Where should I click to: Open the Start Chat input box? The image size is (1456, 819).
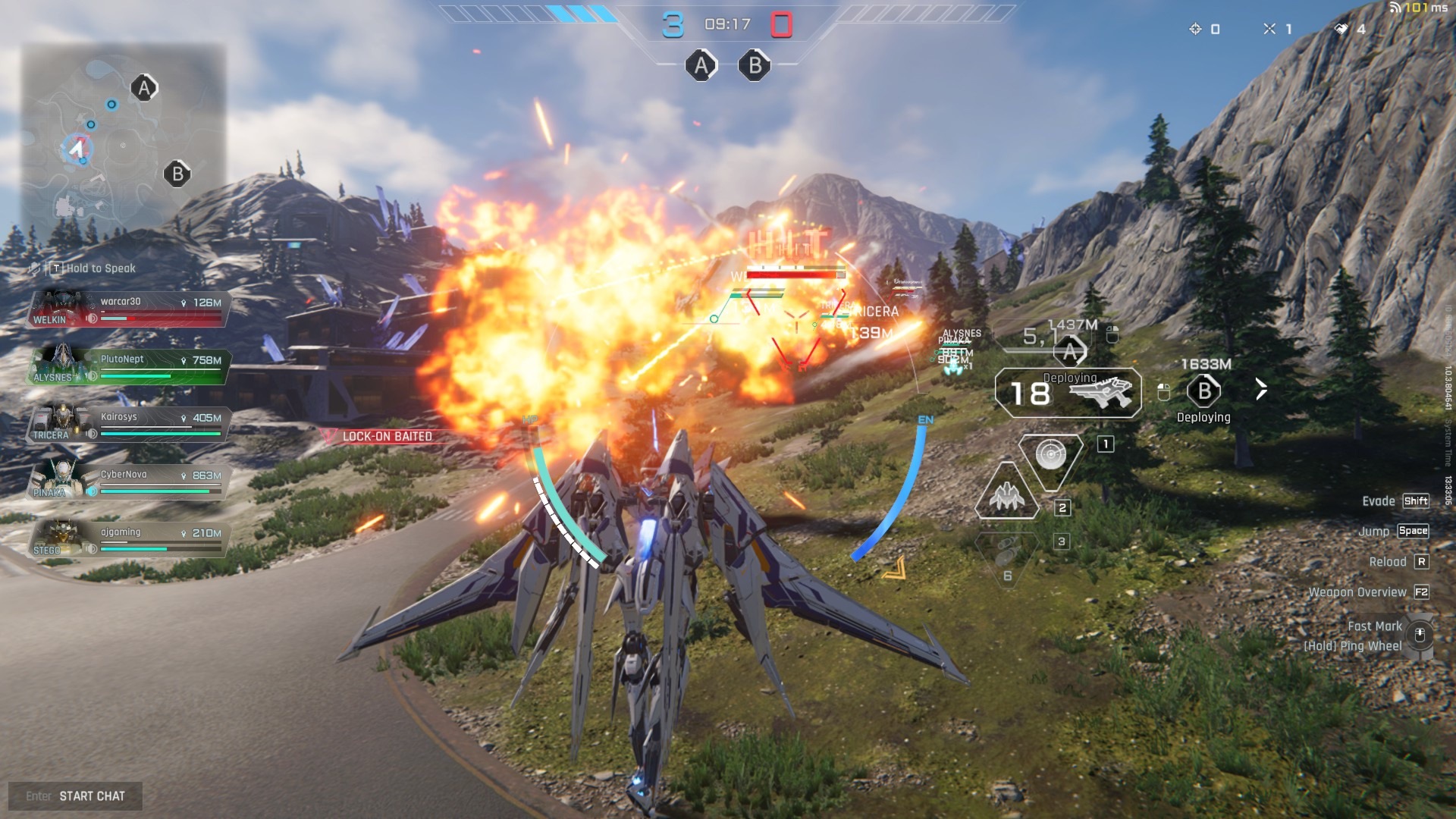76,796
